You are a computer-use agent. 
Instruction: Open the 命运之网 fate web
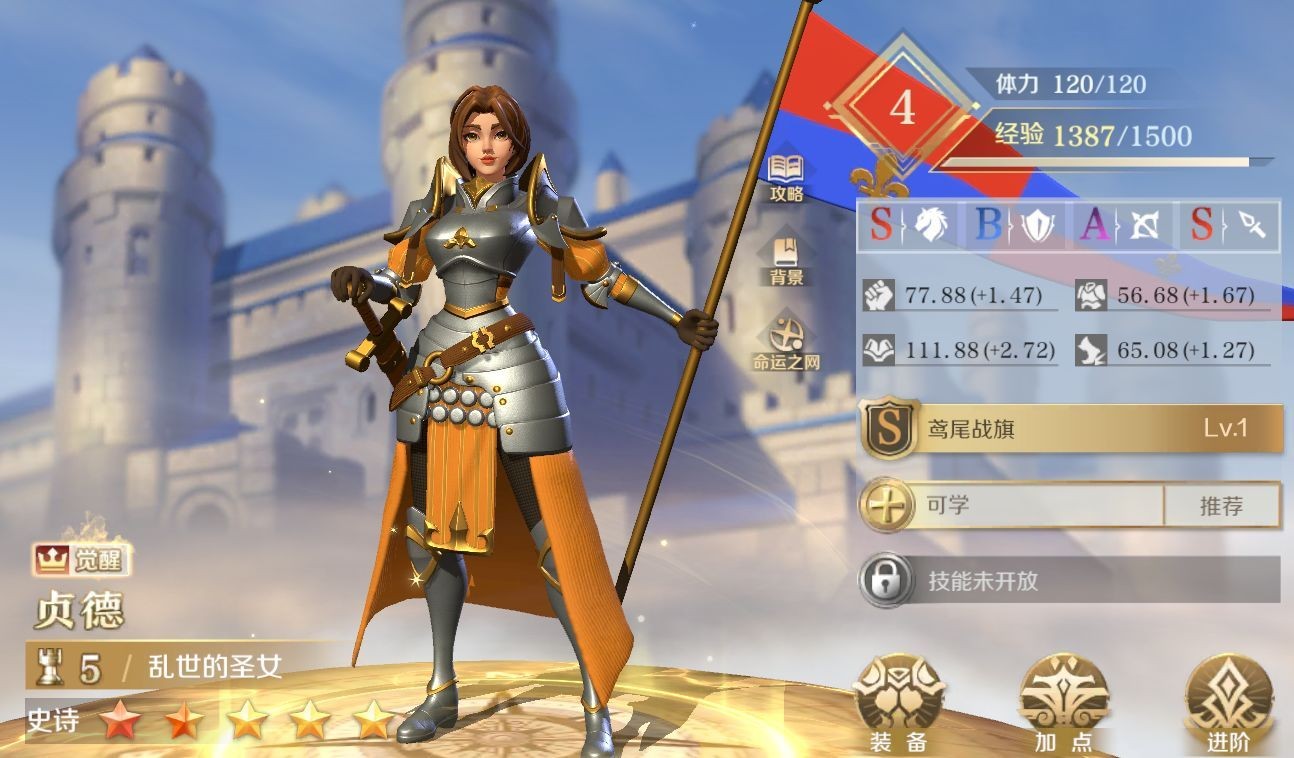(x=786, y=343)
